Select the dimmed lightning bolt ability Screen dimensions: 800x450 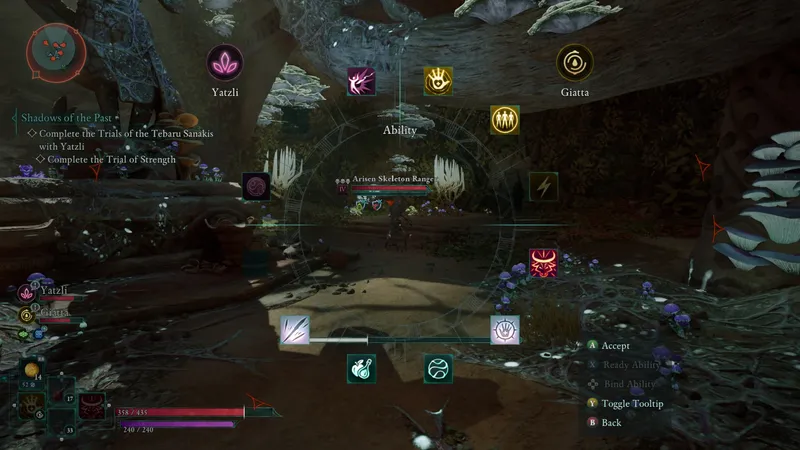543,186
